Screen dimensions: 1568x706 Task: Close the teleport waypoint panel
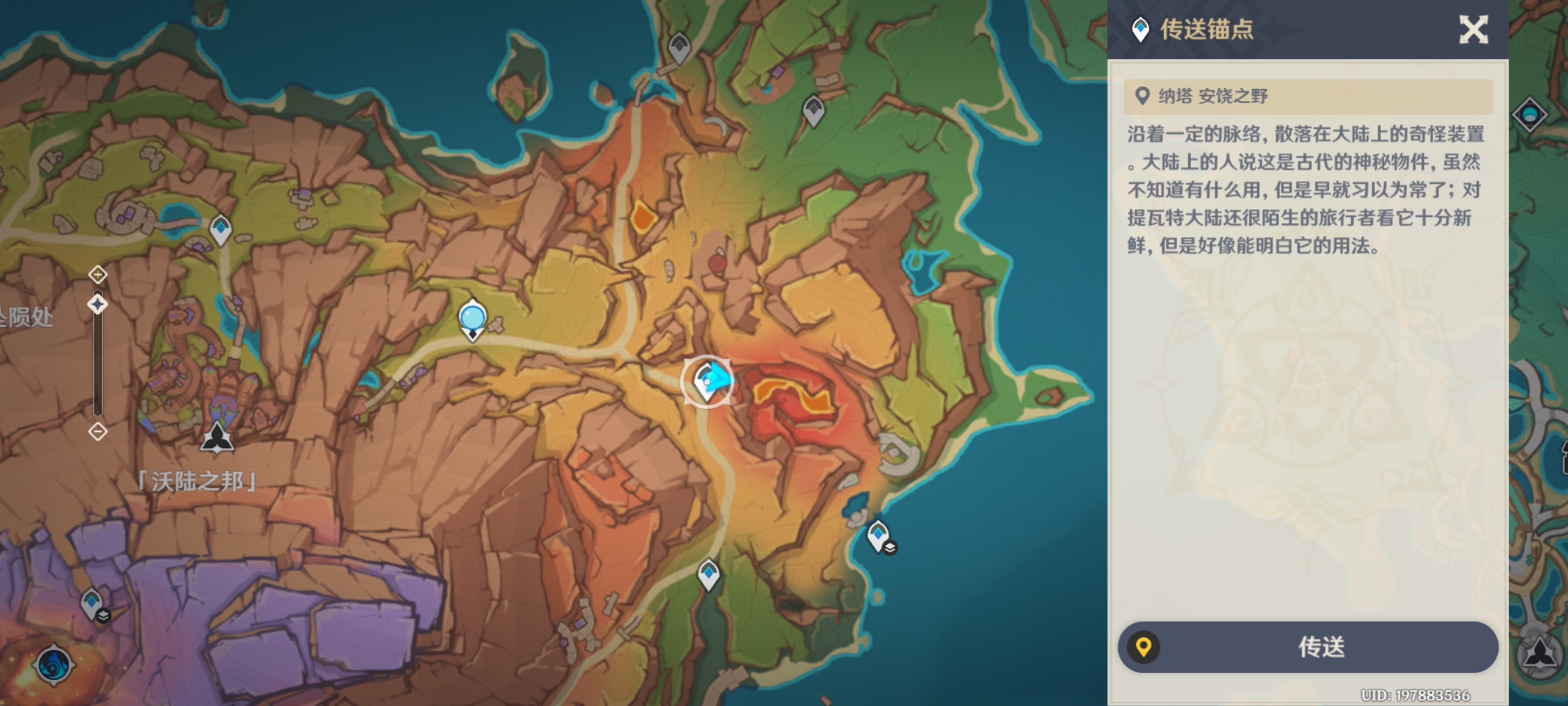click(1473, 29)
